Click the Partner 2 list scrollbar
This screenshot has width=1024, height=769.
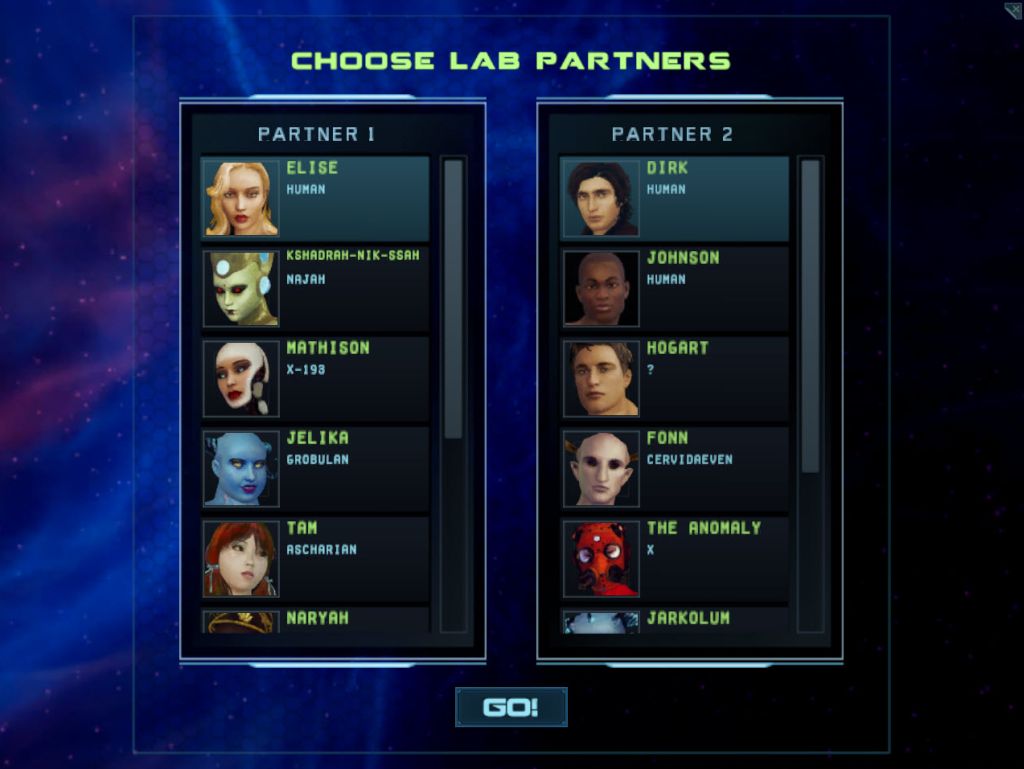(x=810, y=315)
